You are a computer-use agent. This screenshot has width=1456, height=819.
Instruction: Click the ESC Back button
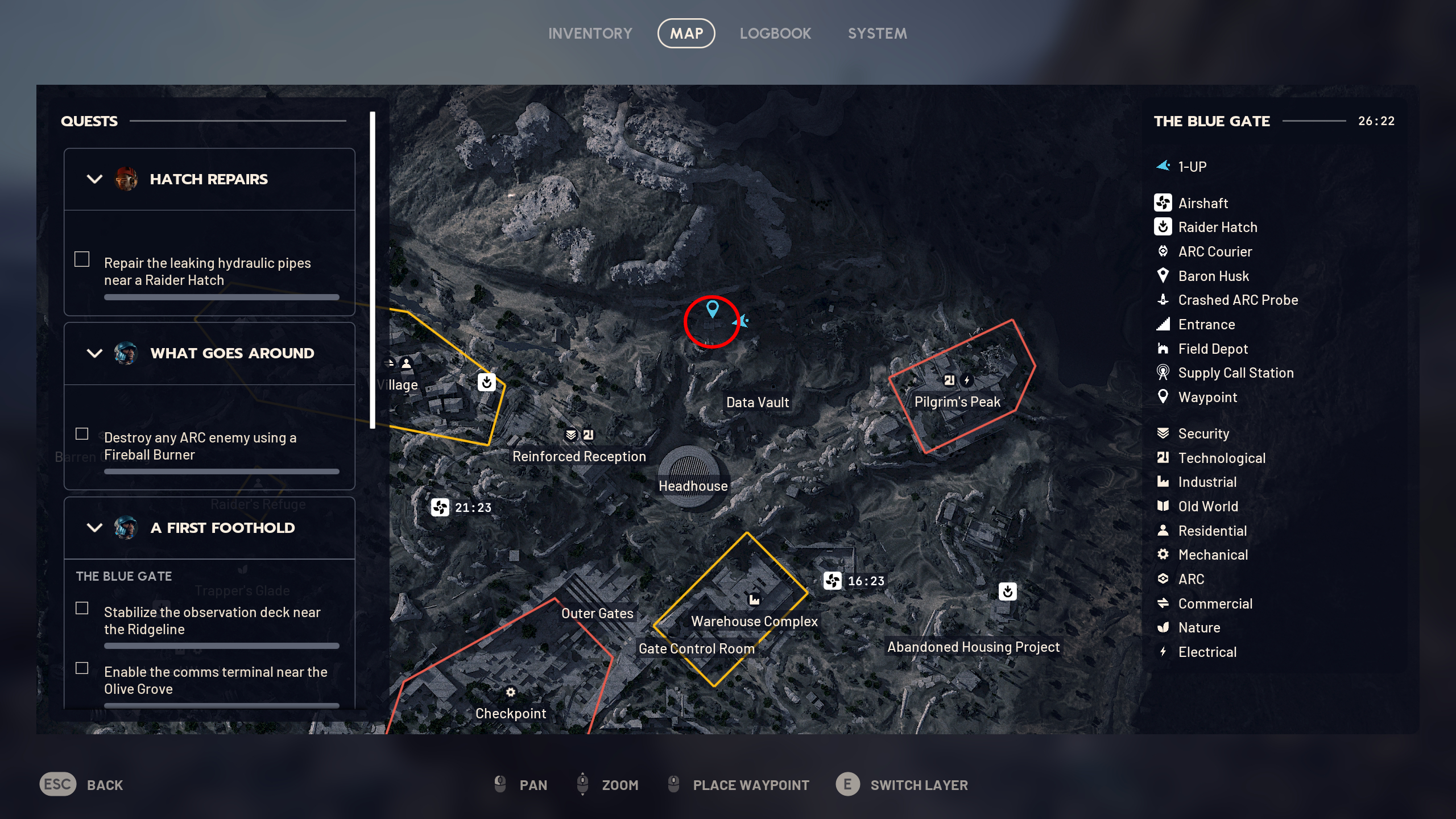point(57,785)
